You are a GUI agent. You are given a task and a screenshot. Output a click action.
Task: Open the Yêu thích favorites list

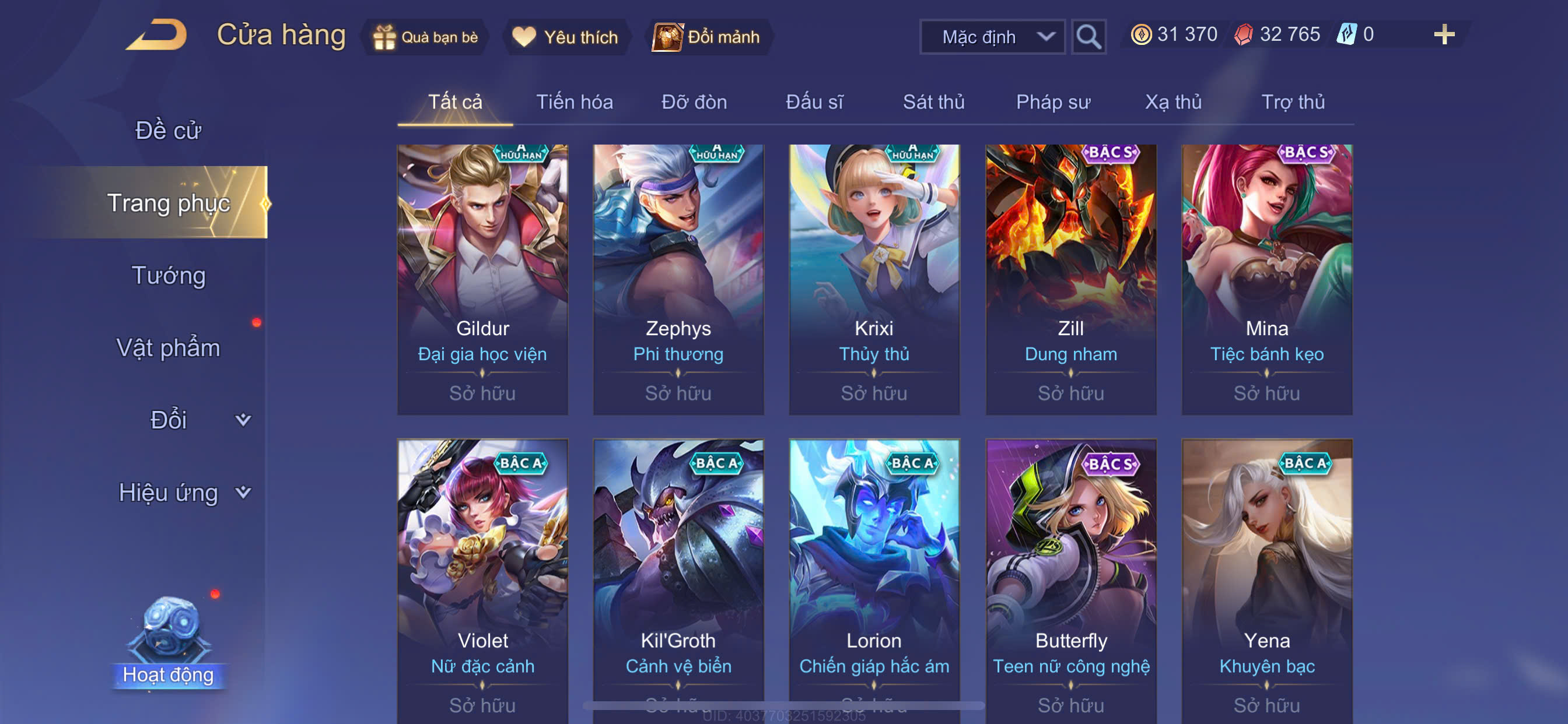565,37
